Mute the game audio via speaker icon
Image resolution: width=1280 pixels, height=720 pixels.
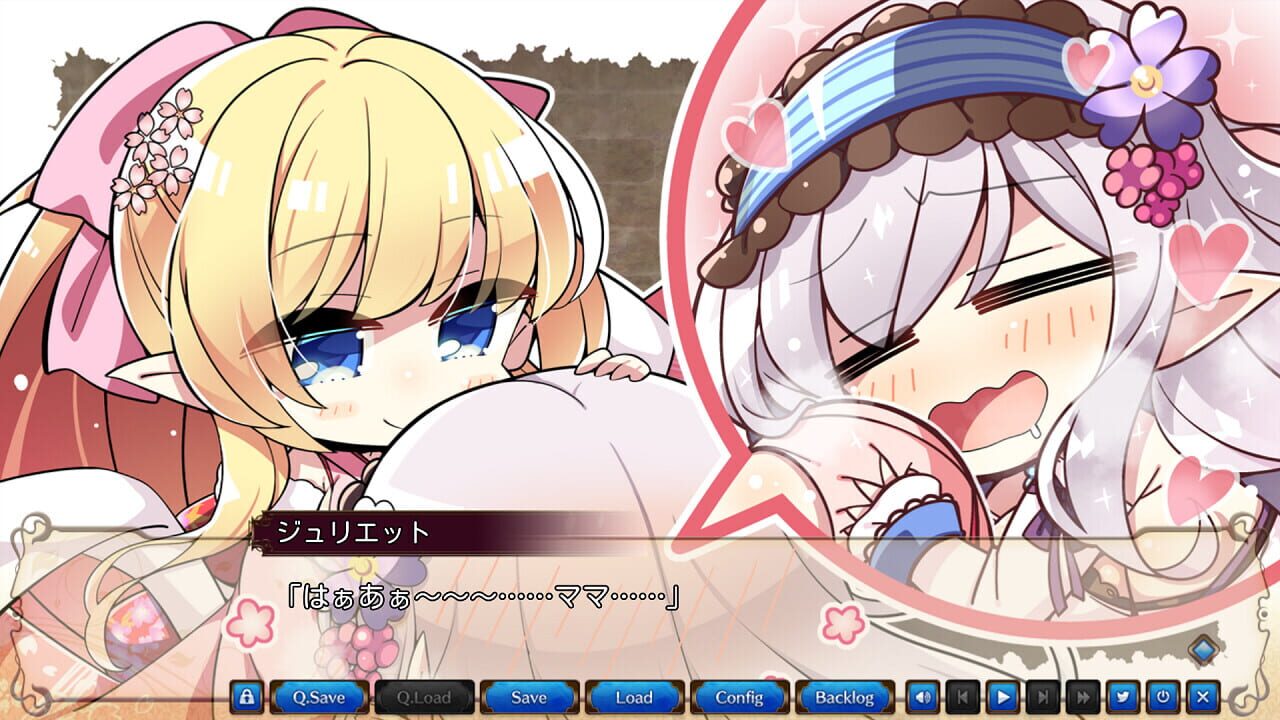(925, 697)
